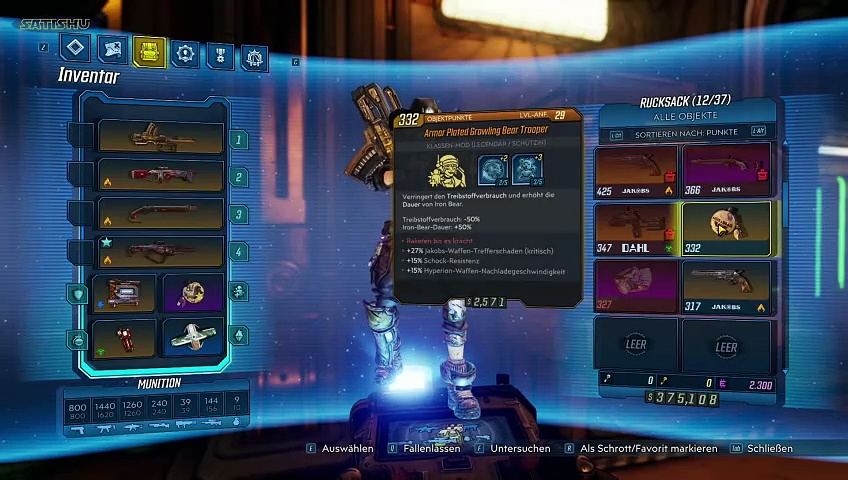848x480 pixels.
Task: Open the guardian rank medal tab
Action: [219, 55]
